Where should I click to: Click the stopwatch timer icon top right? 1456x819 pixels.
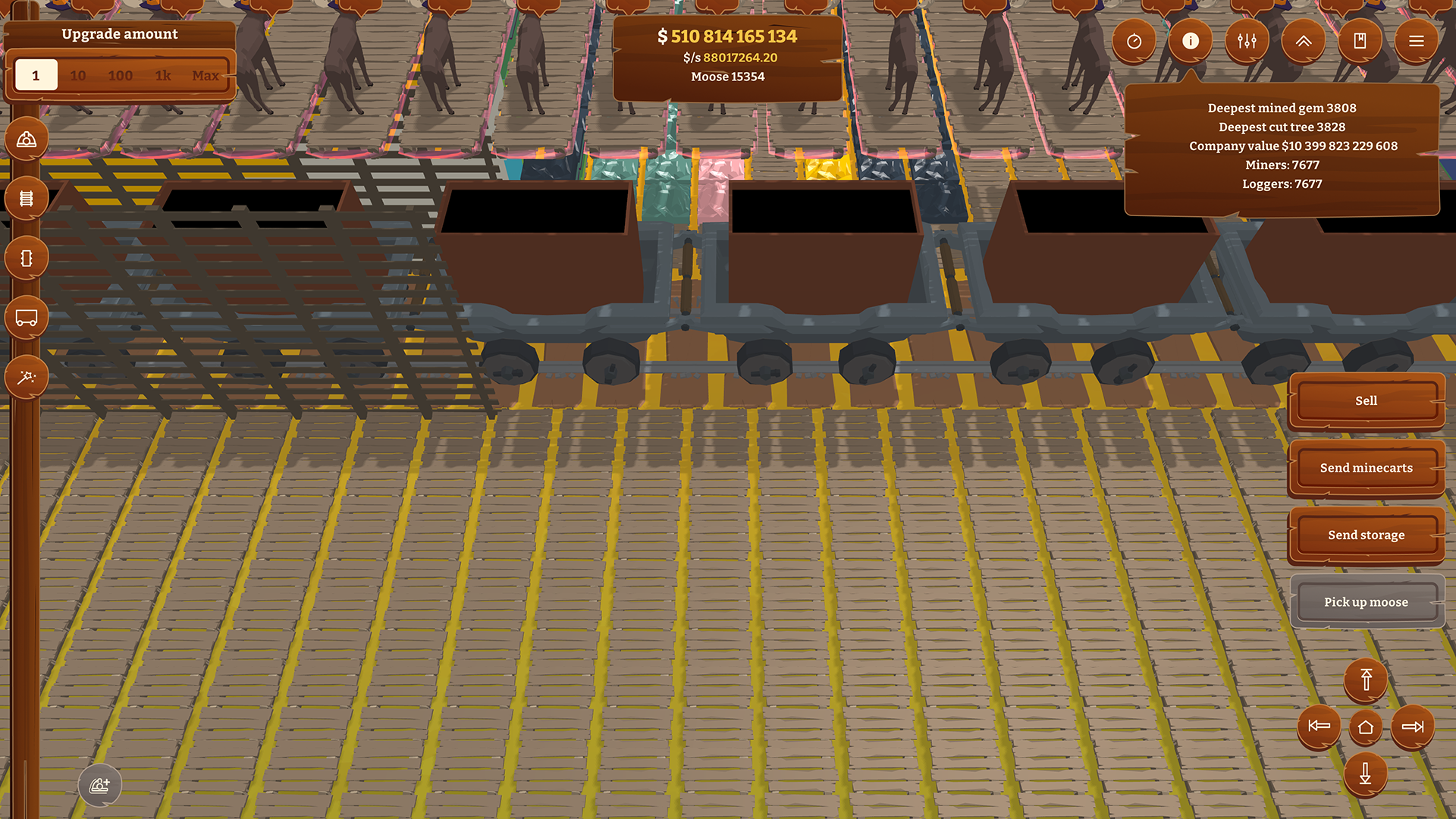tap(1134, 41)
